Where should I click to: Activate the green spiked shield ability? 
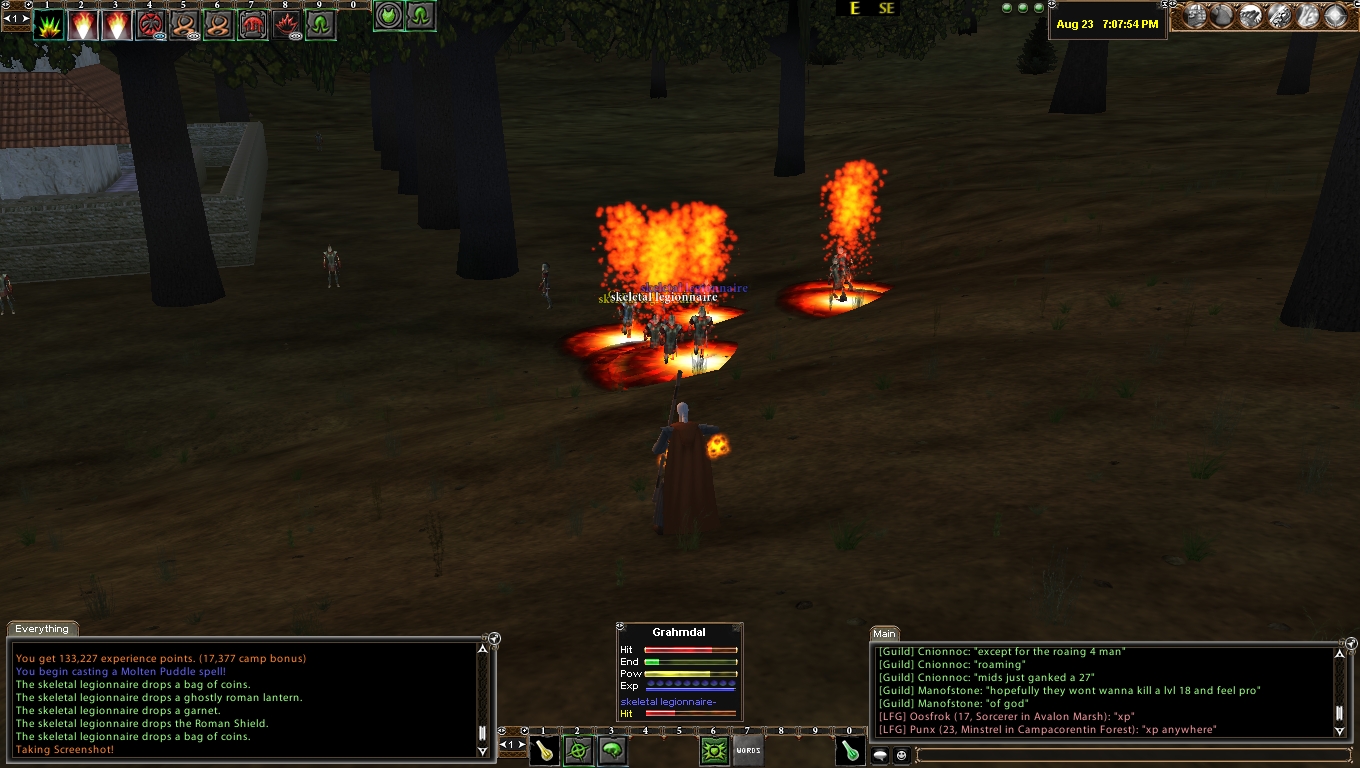(714, 751)
